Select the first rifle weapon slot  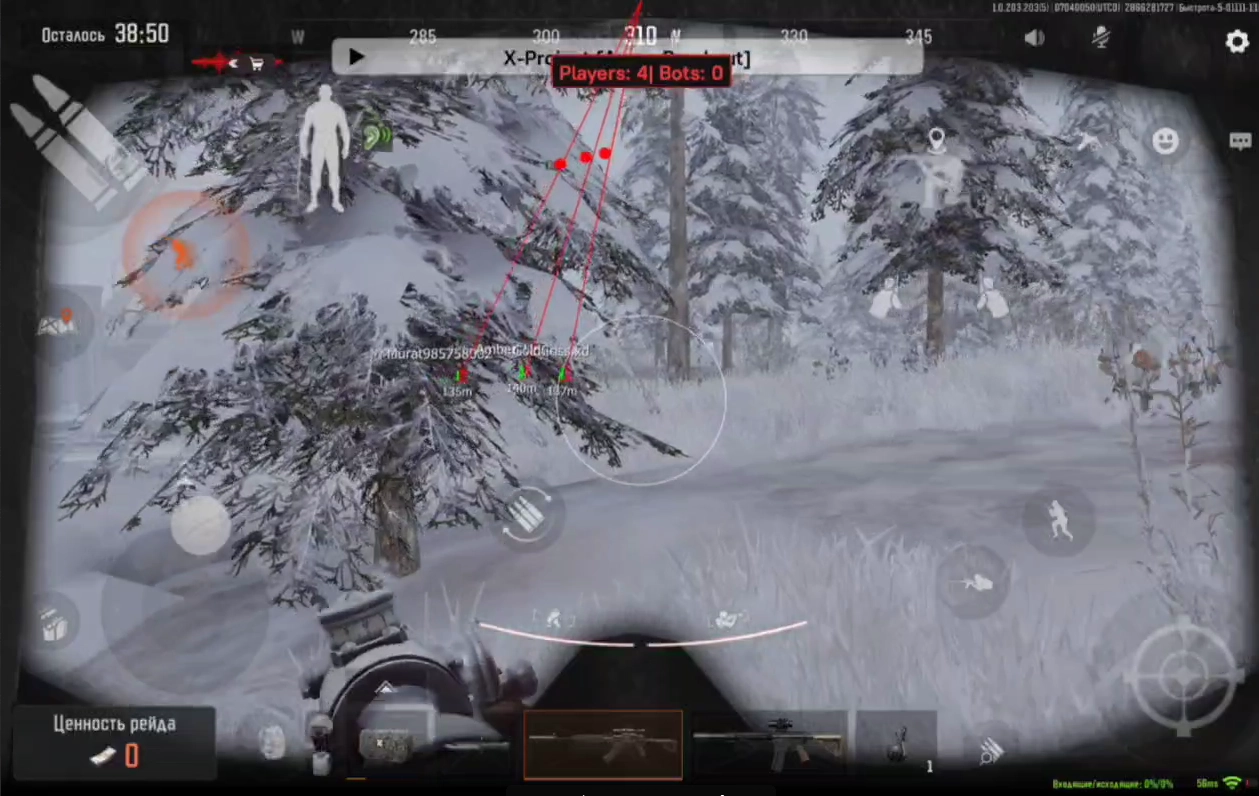pos(603,744)
